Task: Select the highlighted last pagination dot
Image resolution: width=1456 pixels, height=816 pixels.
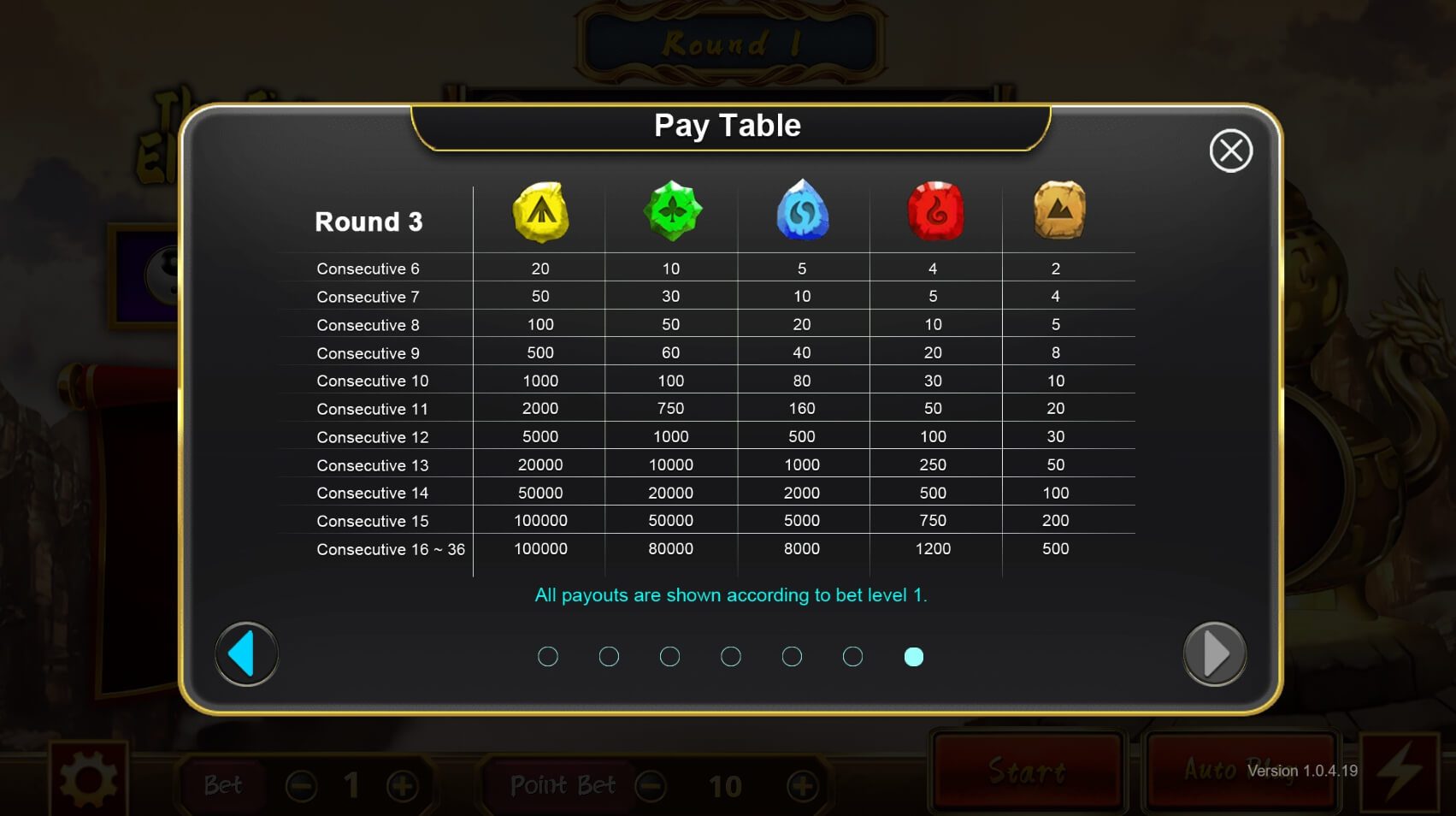Action: [x=915, y=657]
